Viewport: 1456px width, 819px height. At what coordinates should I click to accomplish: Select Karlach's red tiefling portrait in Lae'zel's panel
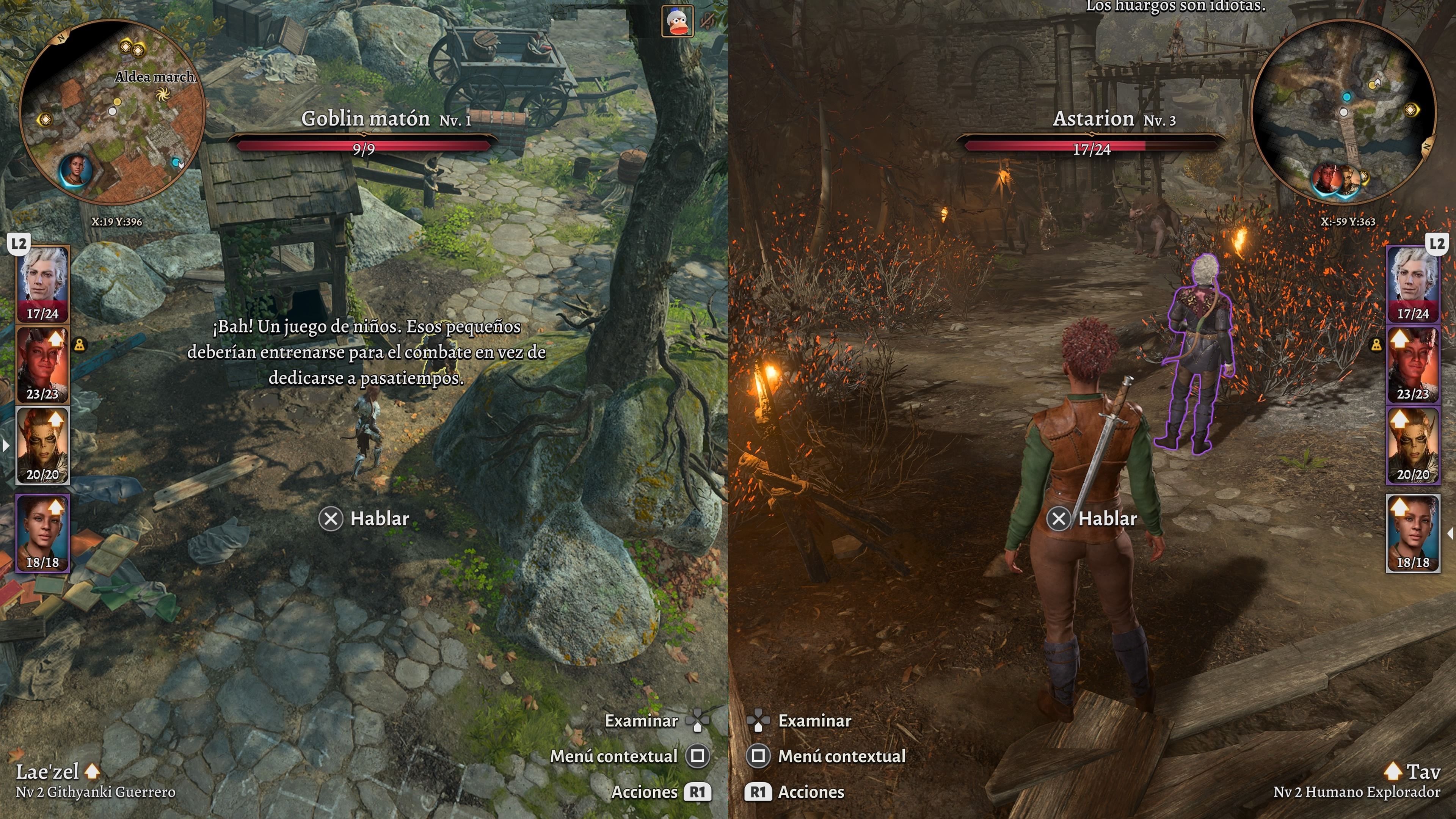point(43,364)
